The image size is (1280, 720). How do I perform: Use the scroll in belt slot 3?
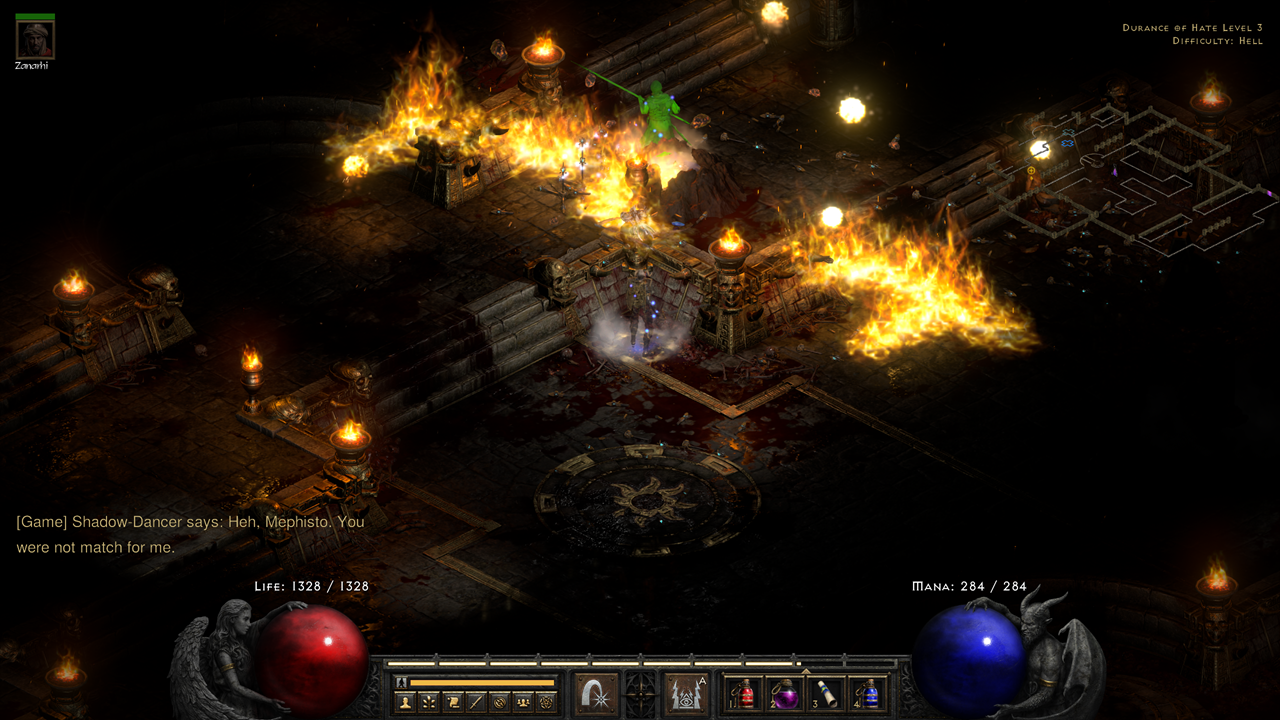pyautogui.click(x=826, y=694)
